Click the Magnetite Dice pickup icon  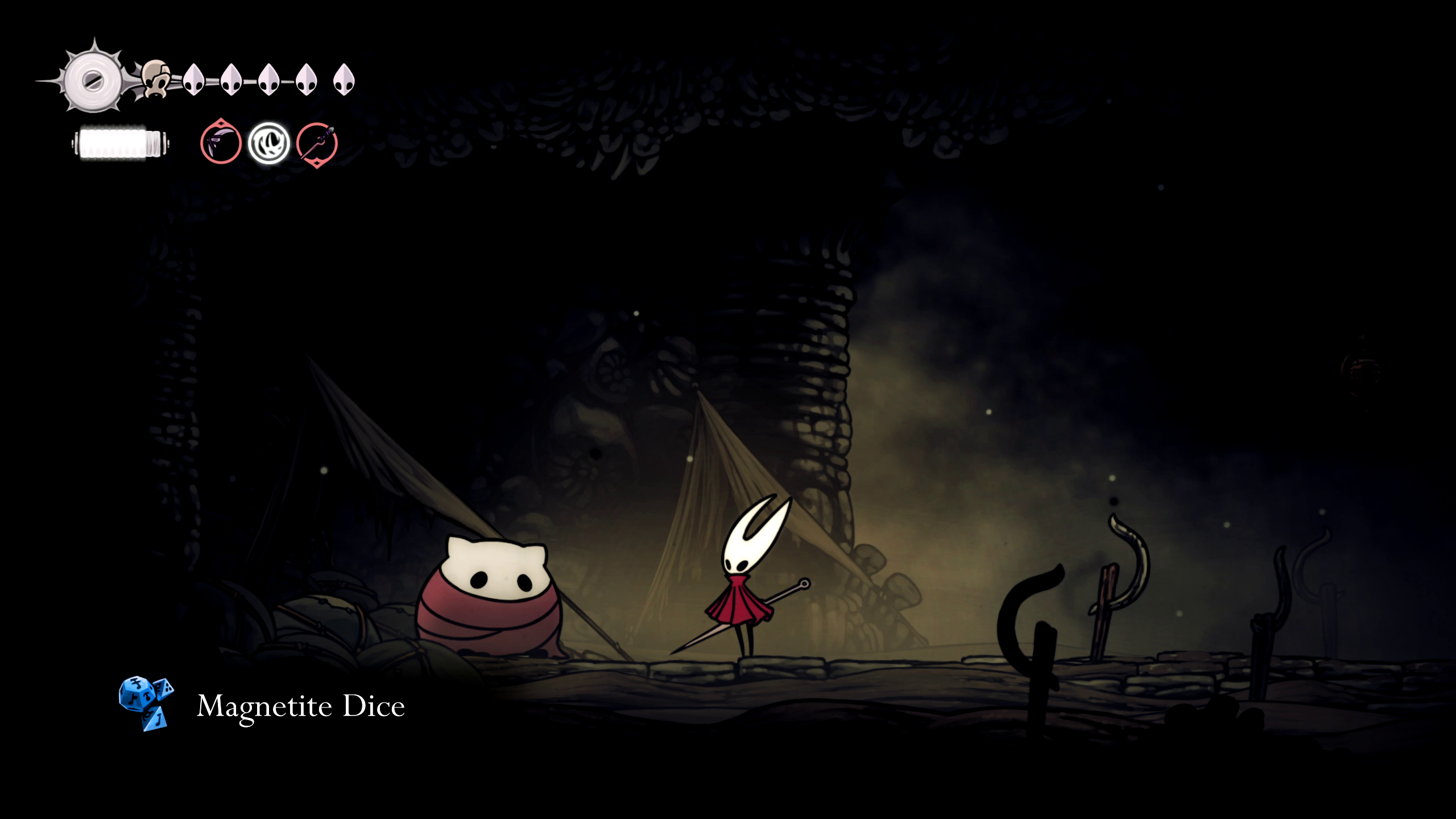click(146, 703)
